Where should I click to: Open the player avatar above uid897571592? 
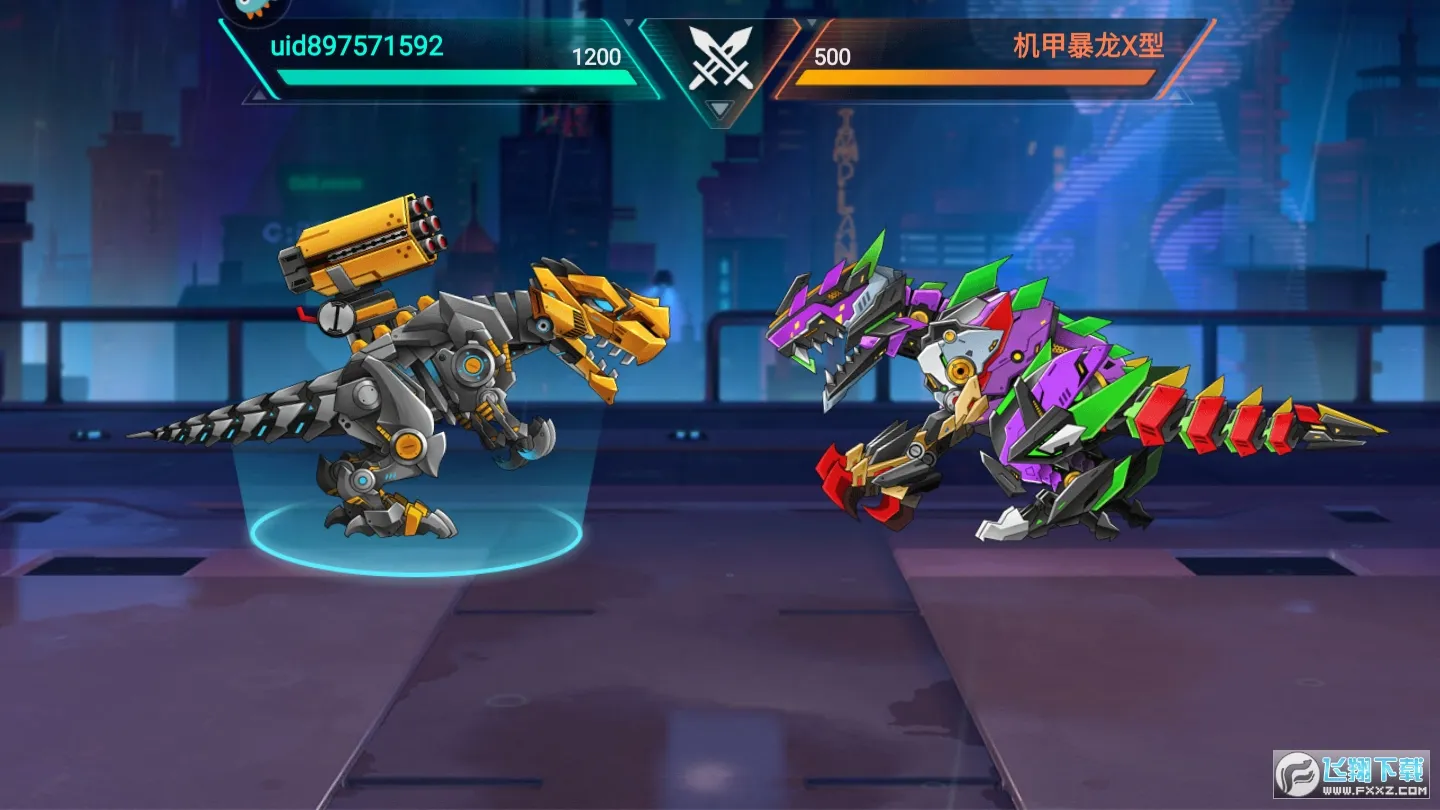pyautogui.click(x=253, y=9)
